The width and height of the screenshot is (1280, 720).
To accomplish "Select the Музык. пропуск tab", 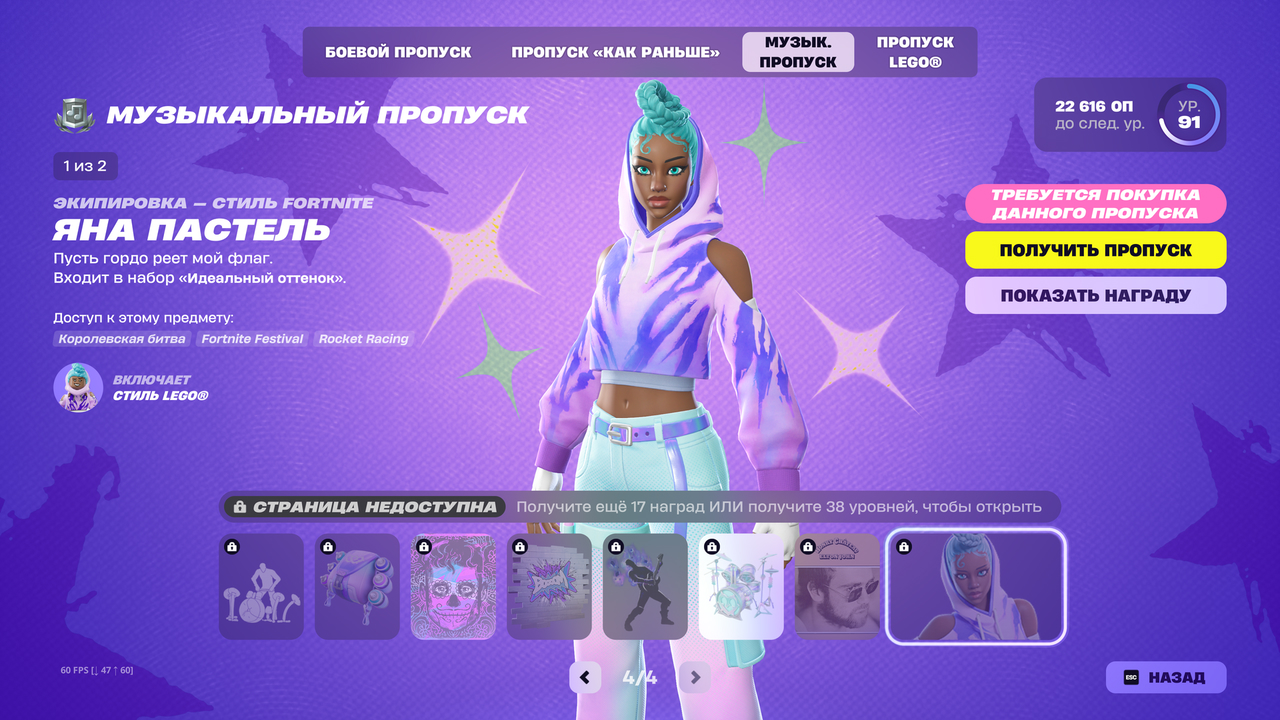I will pos(798,52).
